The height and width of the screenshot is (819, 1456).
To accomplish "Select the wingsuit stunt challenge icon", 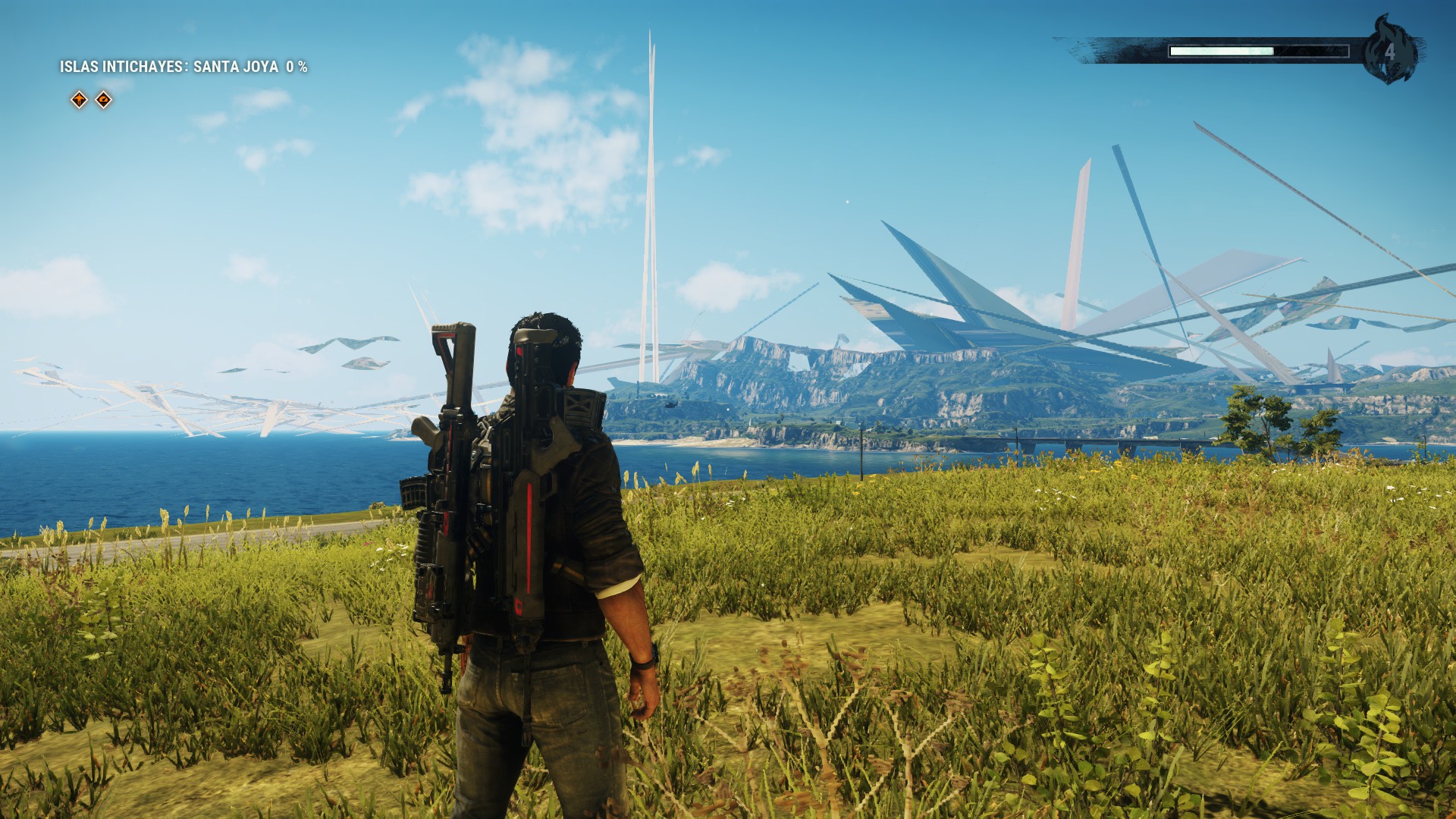I will (x=80, y=99).
